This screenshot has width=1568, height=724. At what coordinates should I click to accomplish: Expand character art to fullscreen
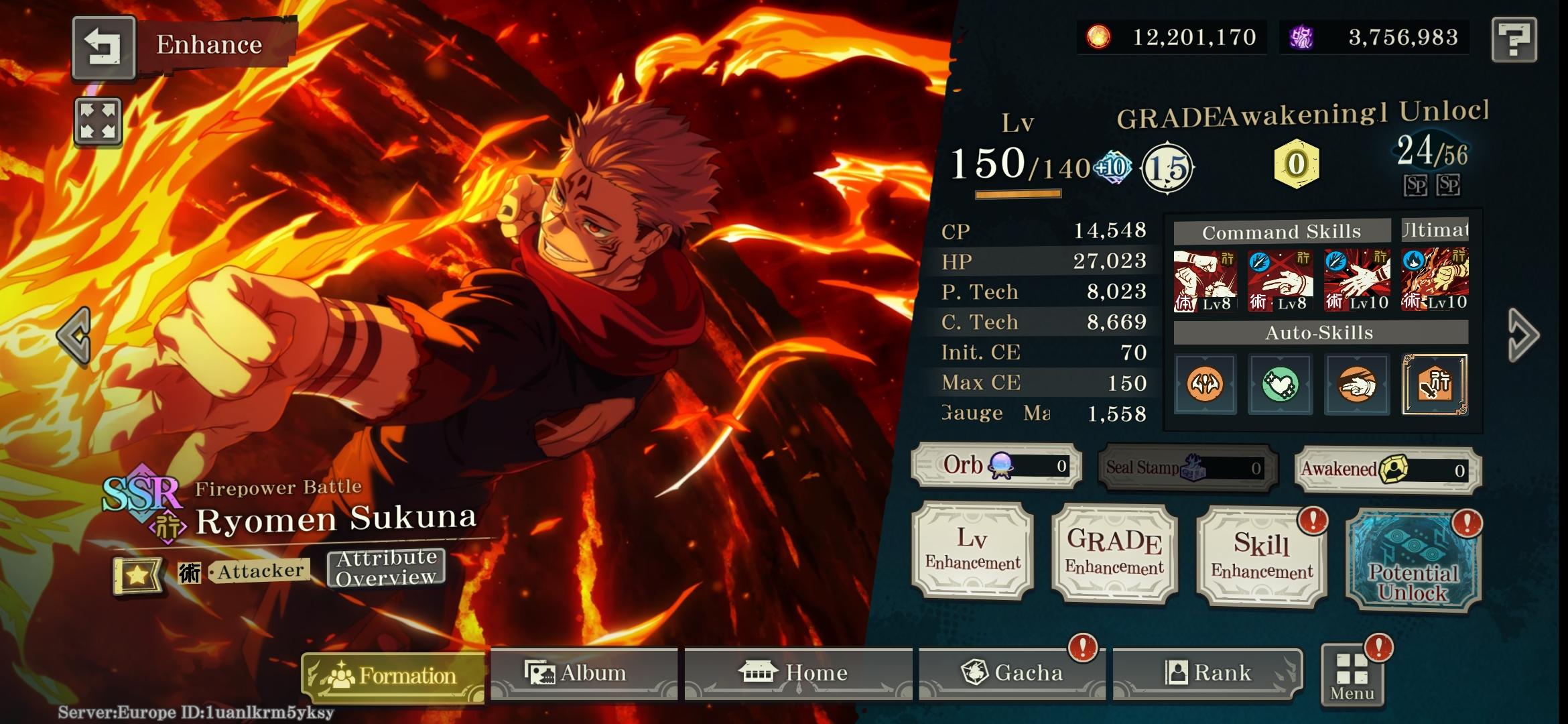[x=98, y=121]
